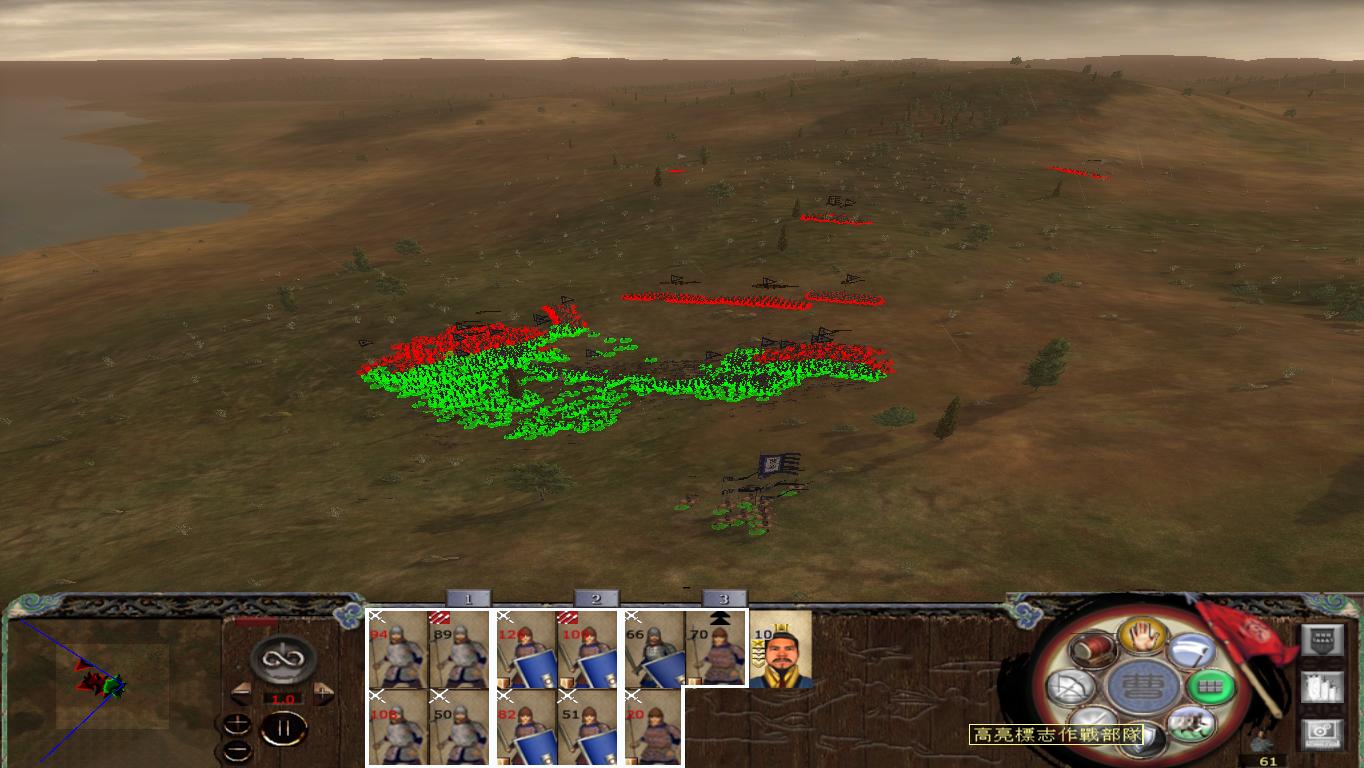Click the drum rally icon on command wheel

coord(1092,649)
